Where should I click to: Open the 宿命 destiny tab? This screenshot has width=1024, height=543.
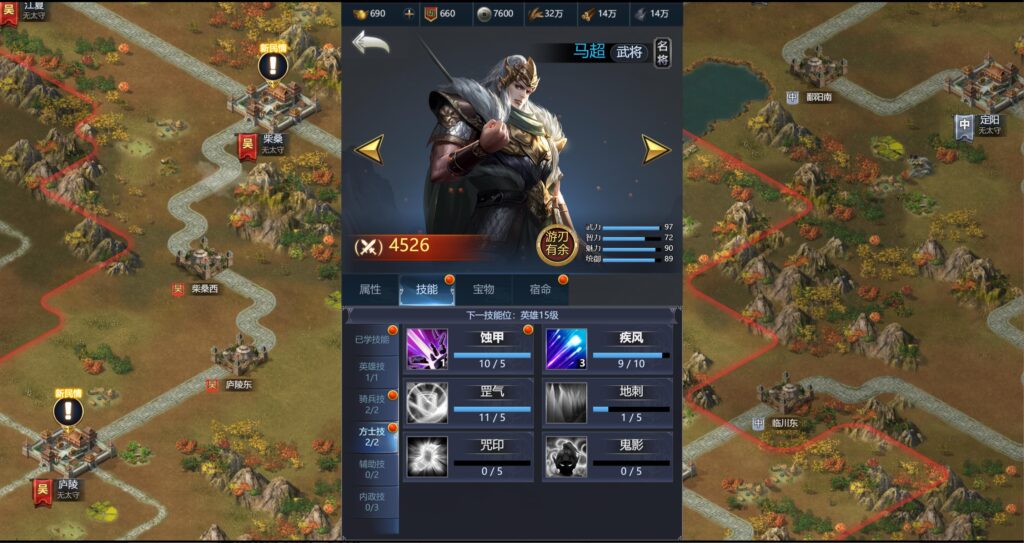click(x=541, y=290)
